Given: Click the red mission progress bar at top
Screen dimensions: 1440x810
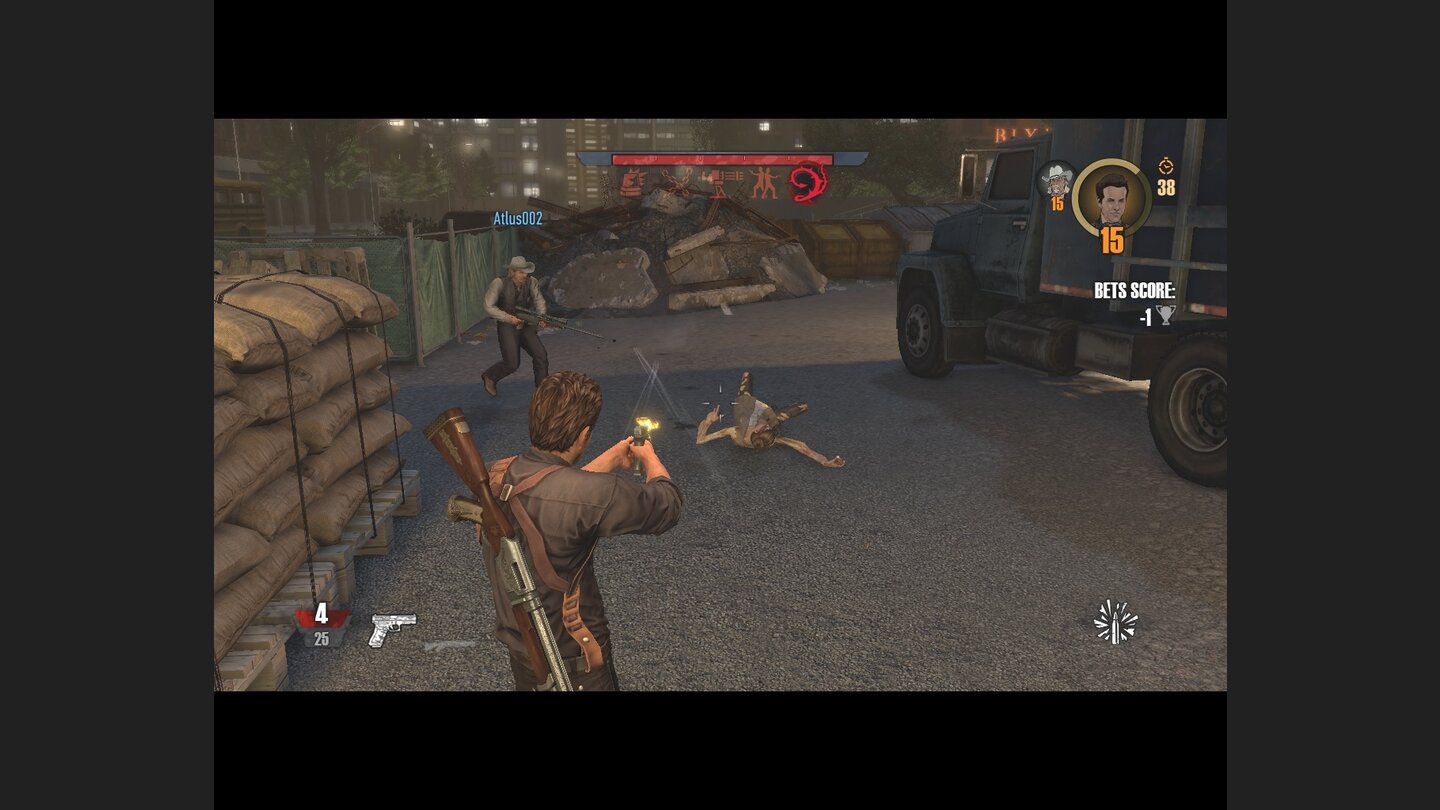Looking at the screenshot, I should (722, 158).
